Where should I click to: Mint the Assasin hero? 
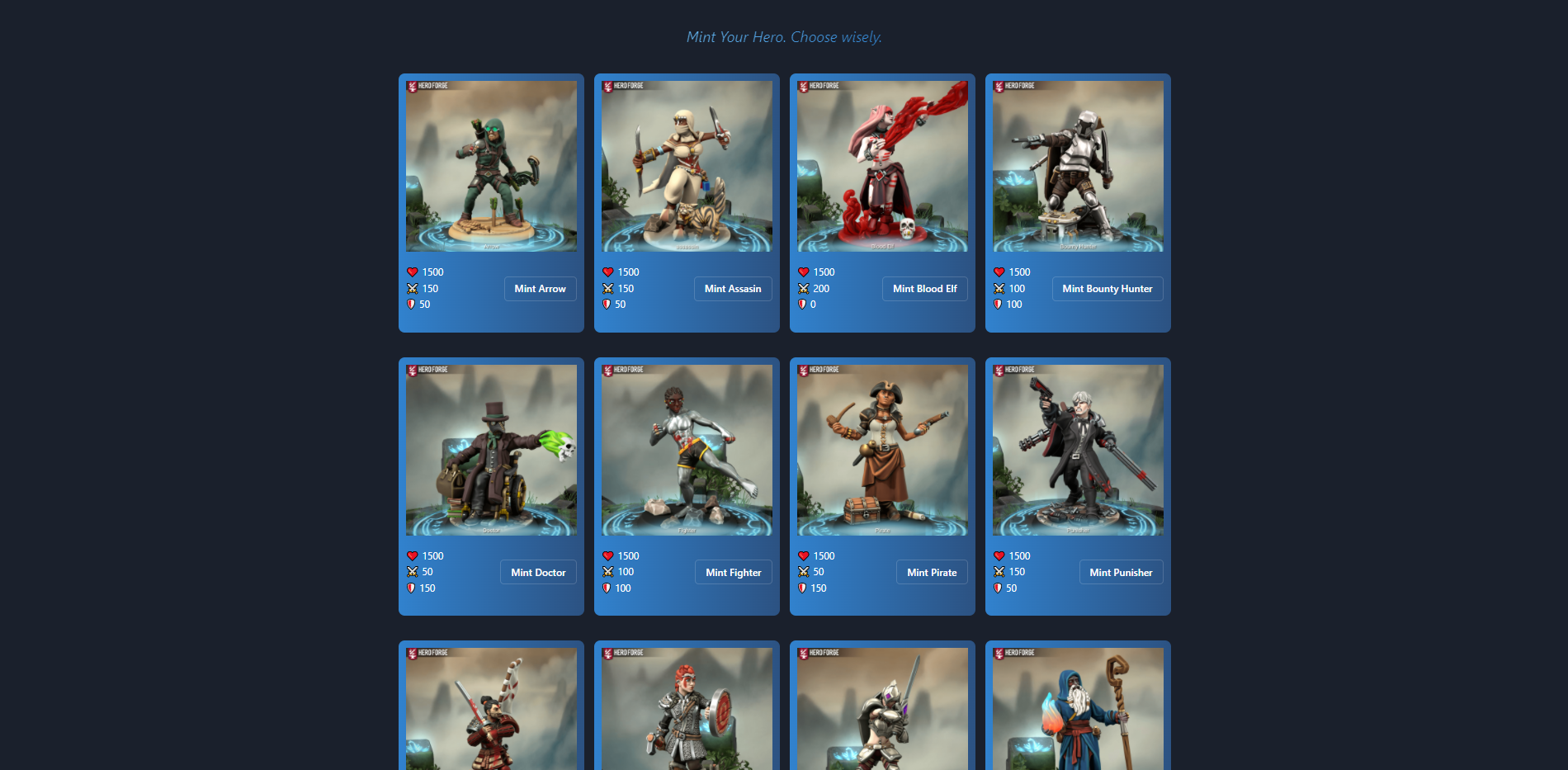point(732,289)
